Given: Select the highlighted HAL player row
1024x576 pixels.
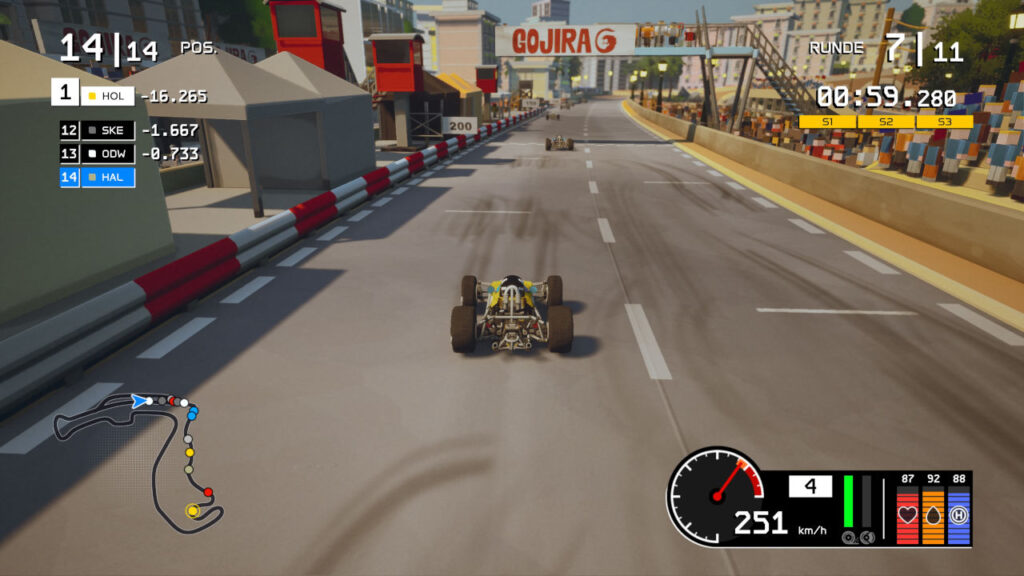Looking at the screenshot, I should click(97, 177).
